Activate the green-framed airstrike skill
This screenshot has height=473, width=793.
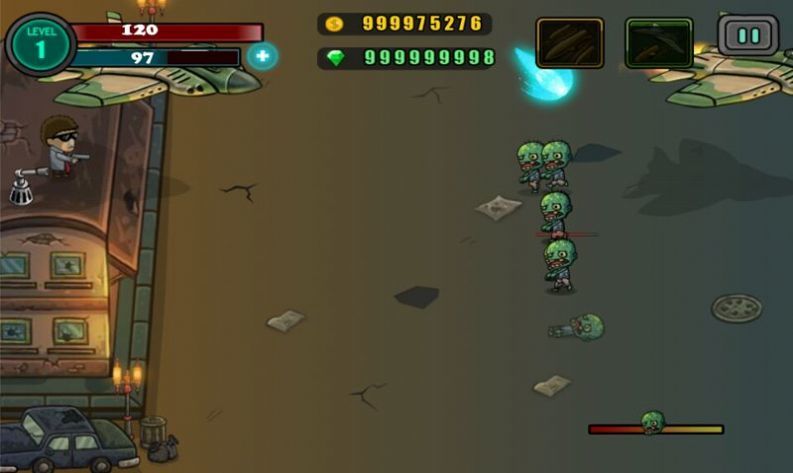[659, 42]
